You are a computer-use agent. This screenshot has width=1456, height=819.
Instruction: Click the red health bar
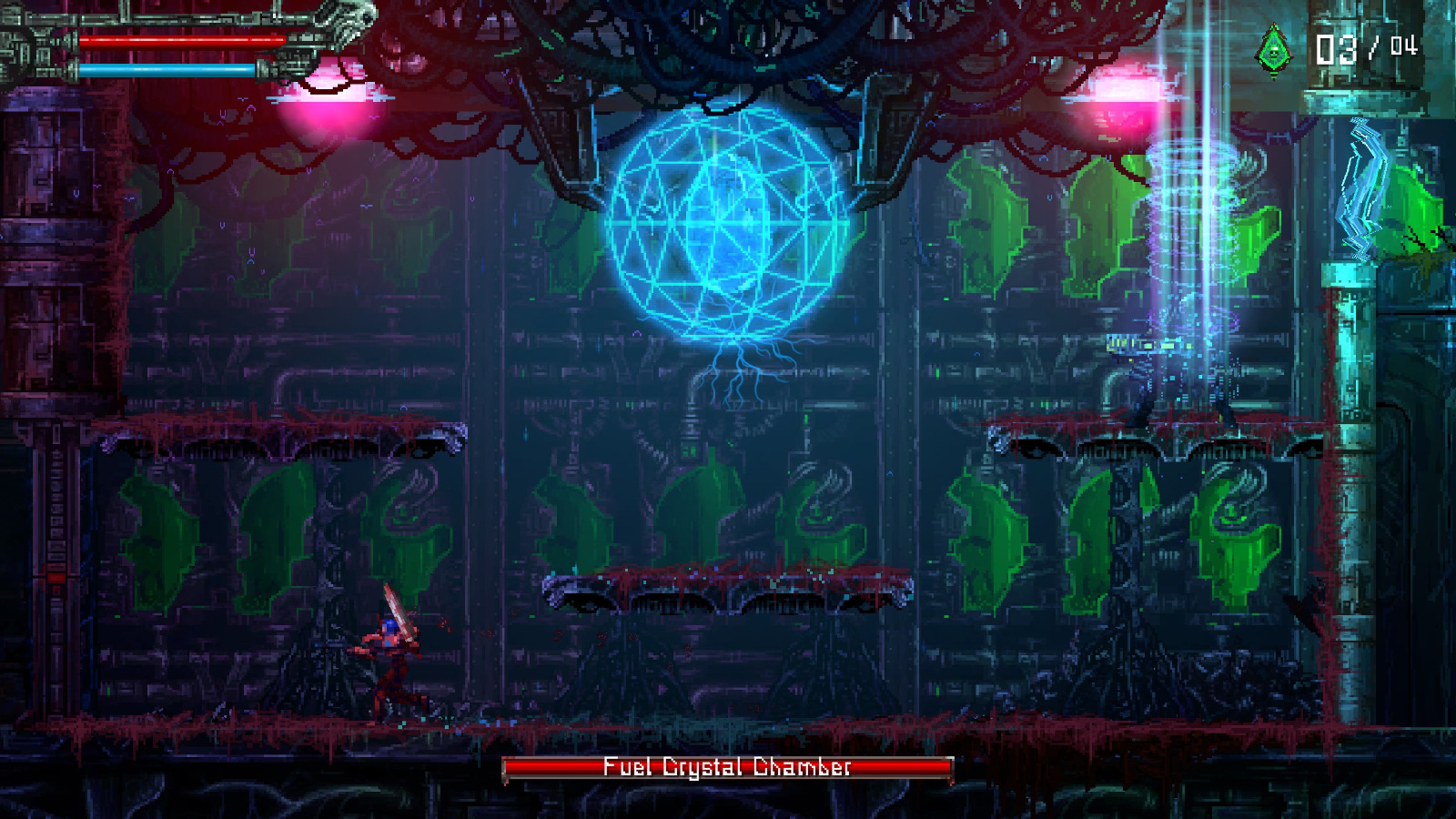coord(180,41)
